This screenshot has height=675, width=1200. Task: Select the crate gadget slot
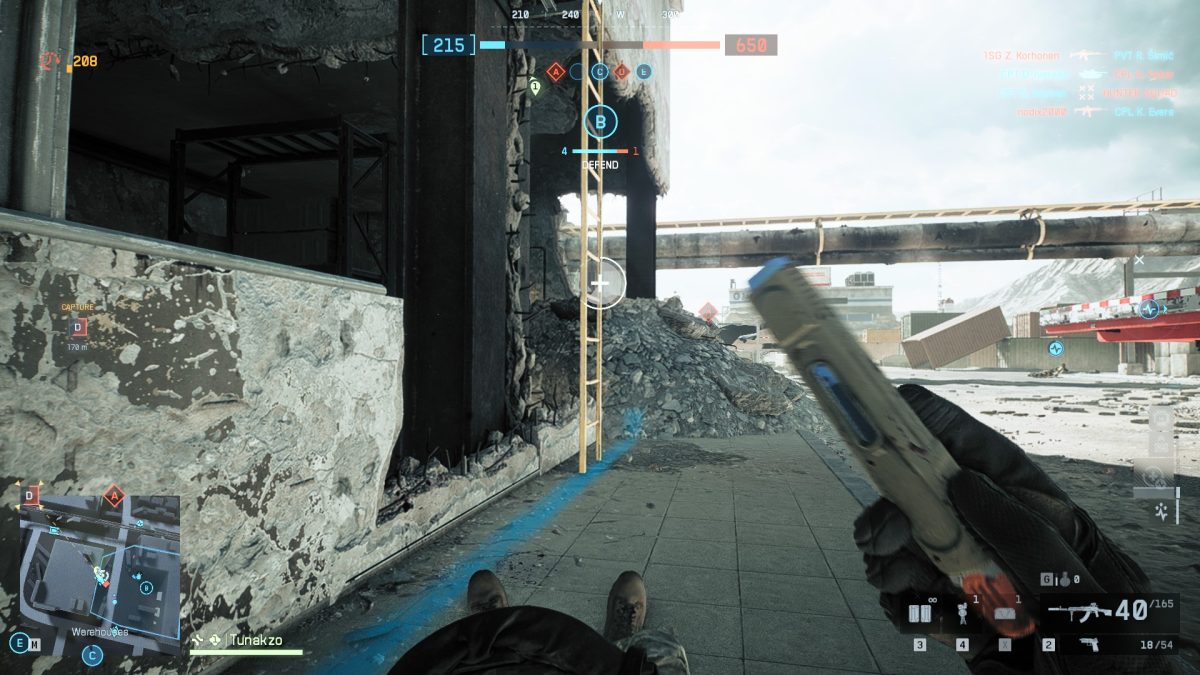[1007, 613]
